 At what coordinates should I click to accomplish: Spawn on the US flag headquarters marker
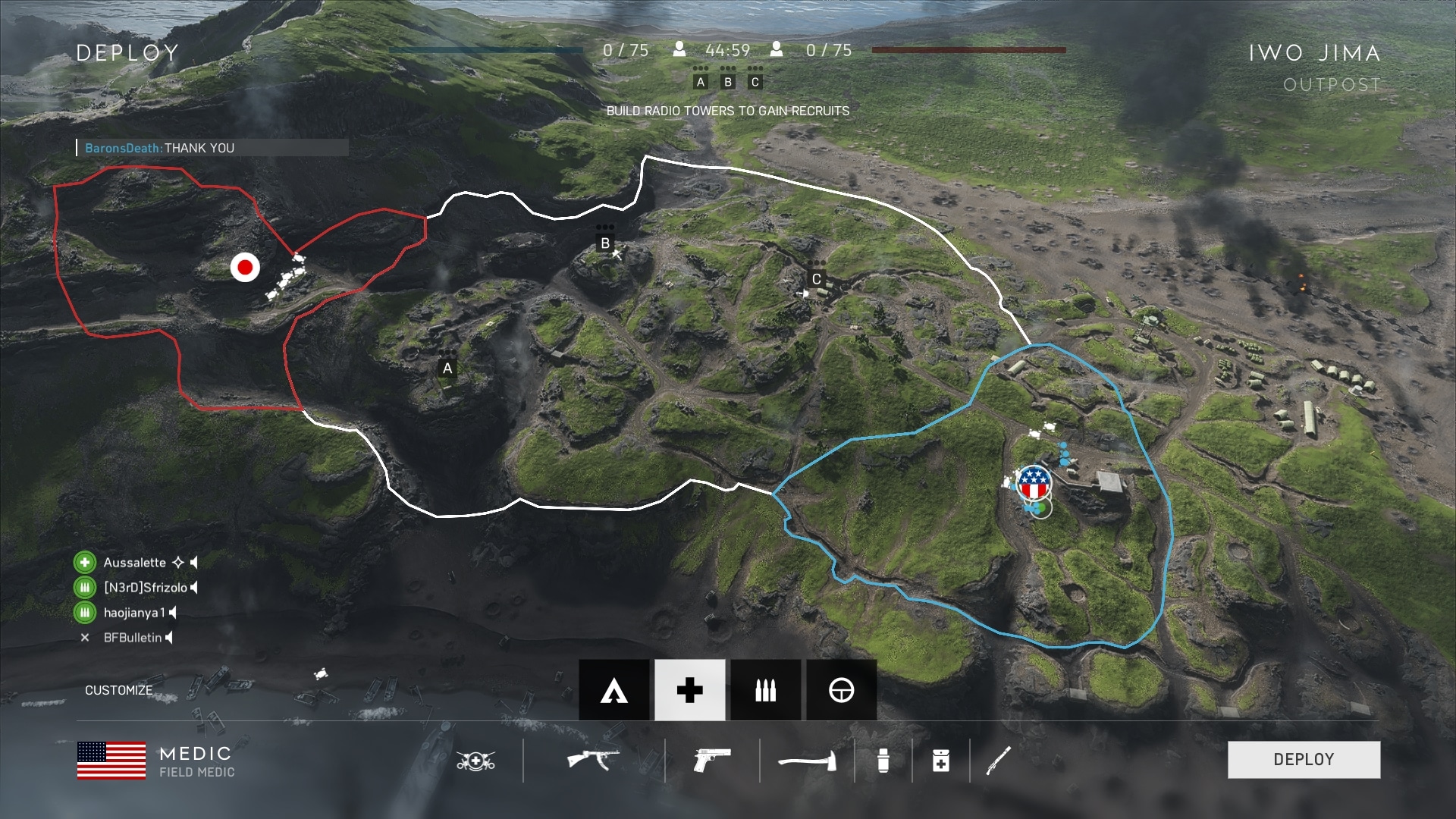tap(1033, 482)
